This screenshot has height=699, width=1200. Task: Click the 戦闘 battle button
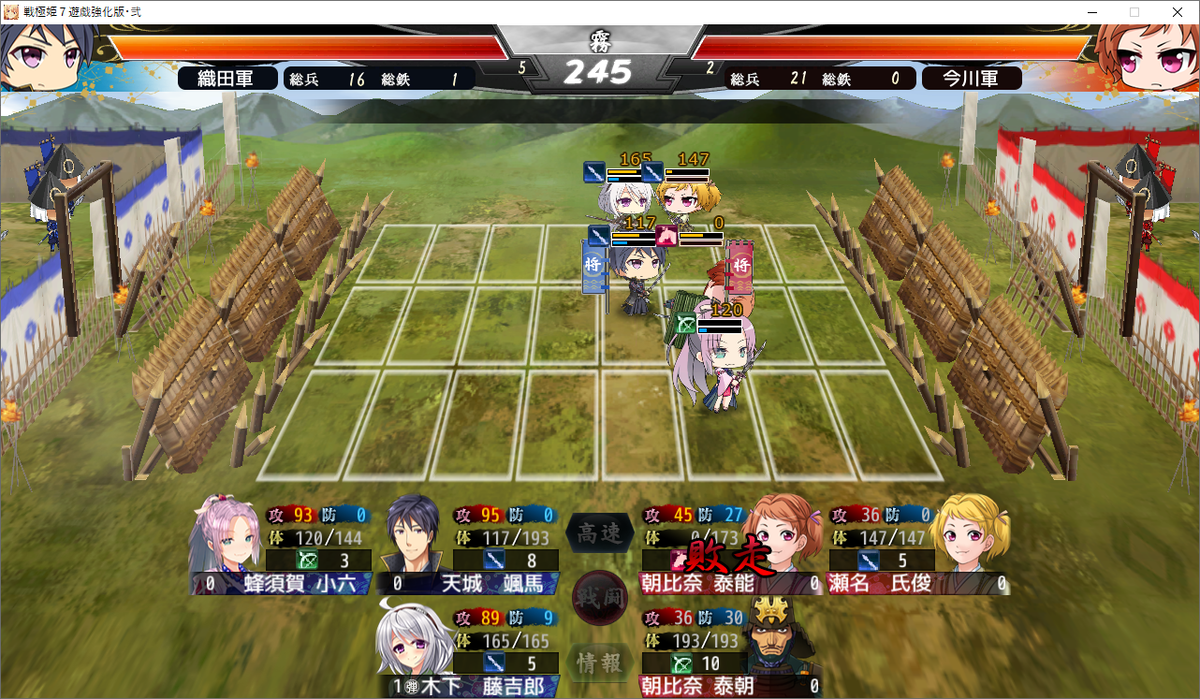[600, 598]
